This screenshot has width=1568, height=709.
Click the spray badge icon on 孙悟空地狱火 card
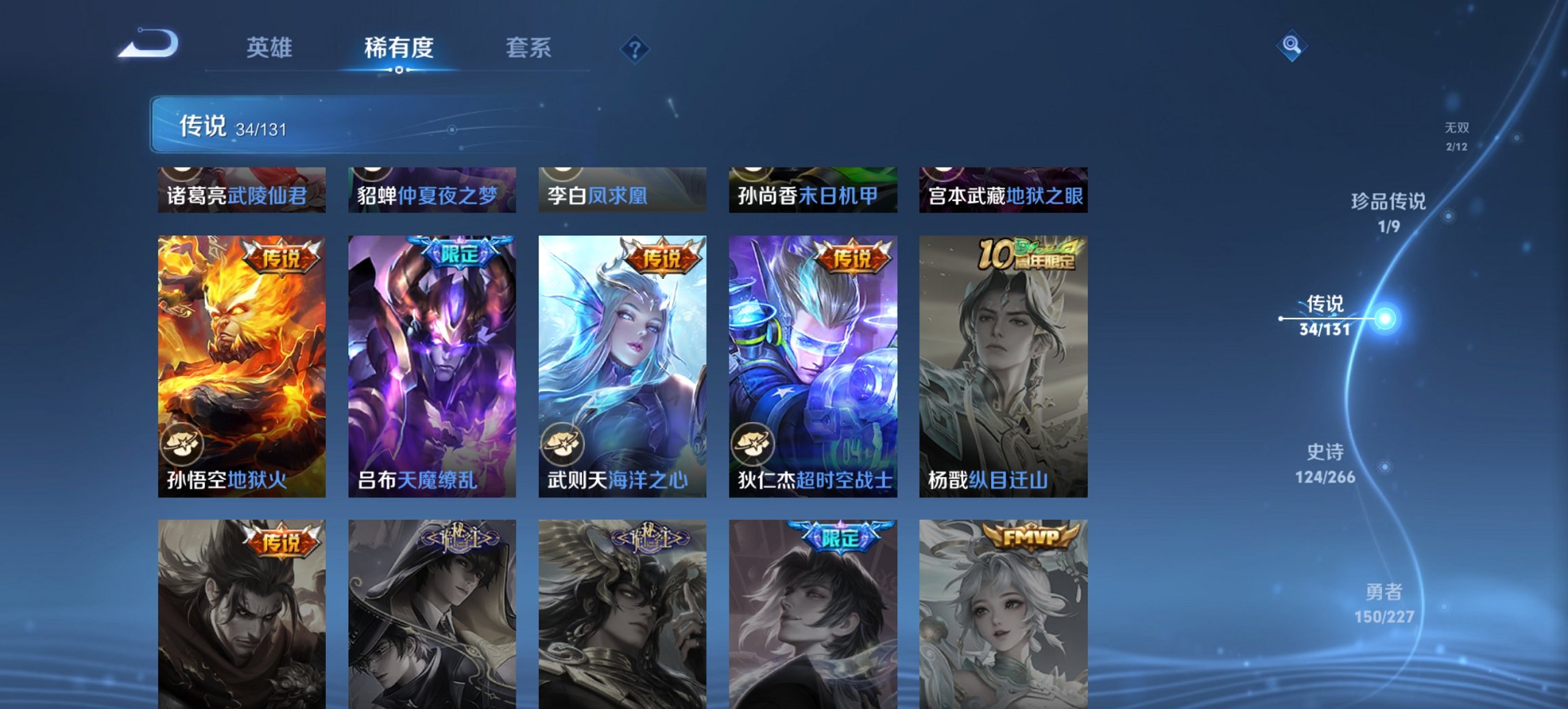pyautogui.click(x=183, y=445)
